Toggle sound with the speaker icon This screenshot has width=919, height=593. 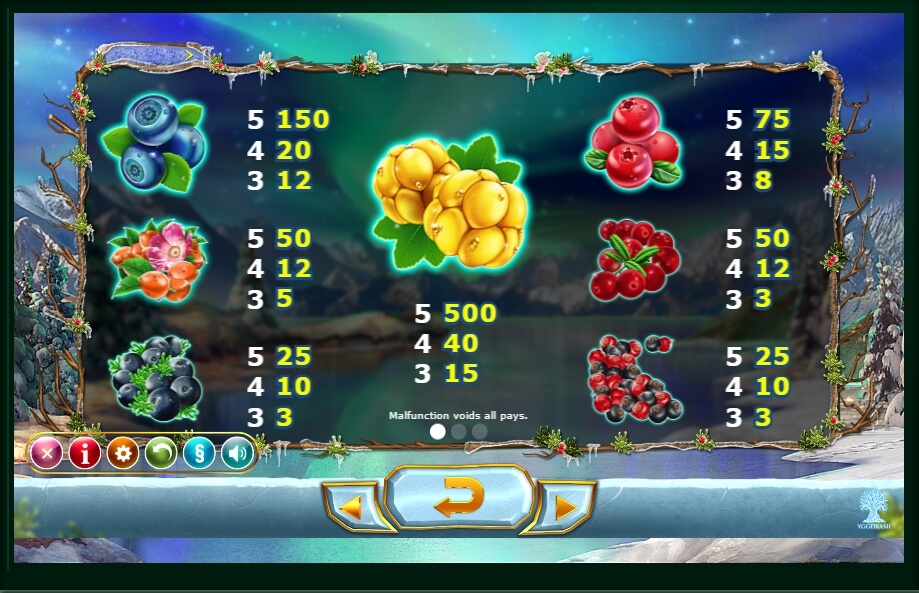[236, 454]
